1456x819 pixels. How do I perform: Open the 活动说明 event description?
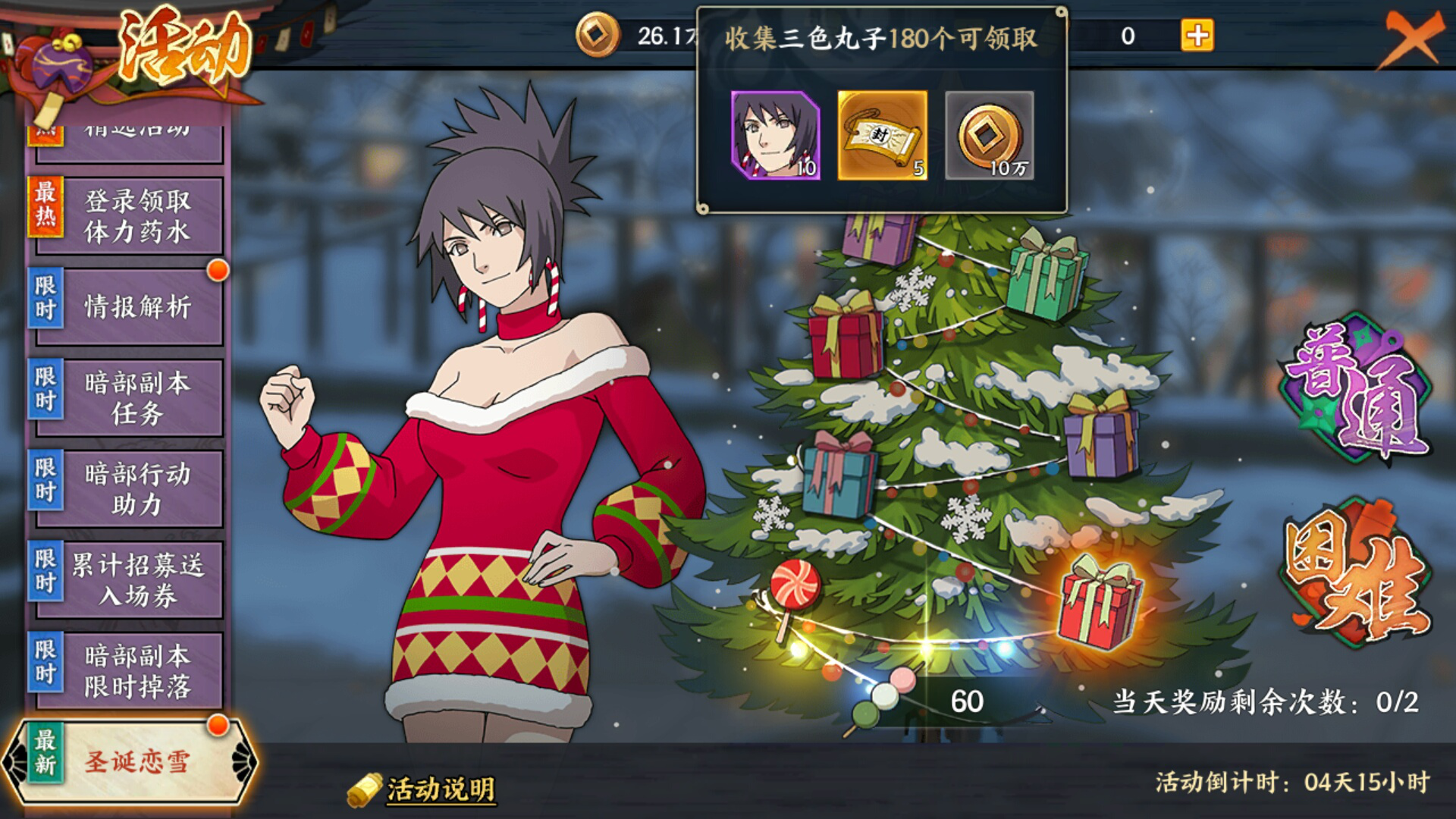(x=440, y=789)
